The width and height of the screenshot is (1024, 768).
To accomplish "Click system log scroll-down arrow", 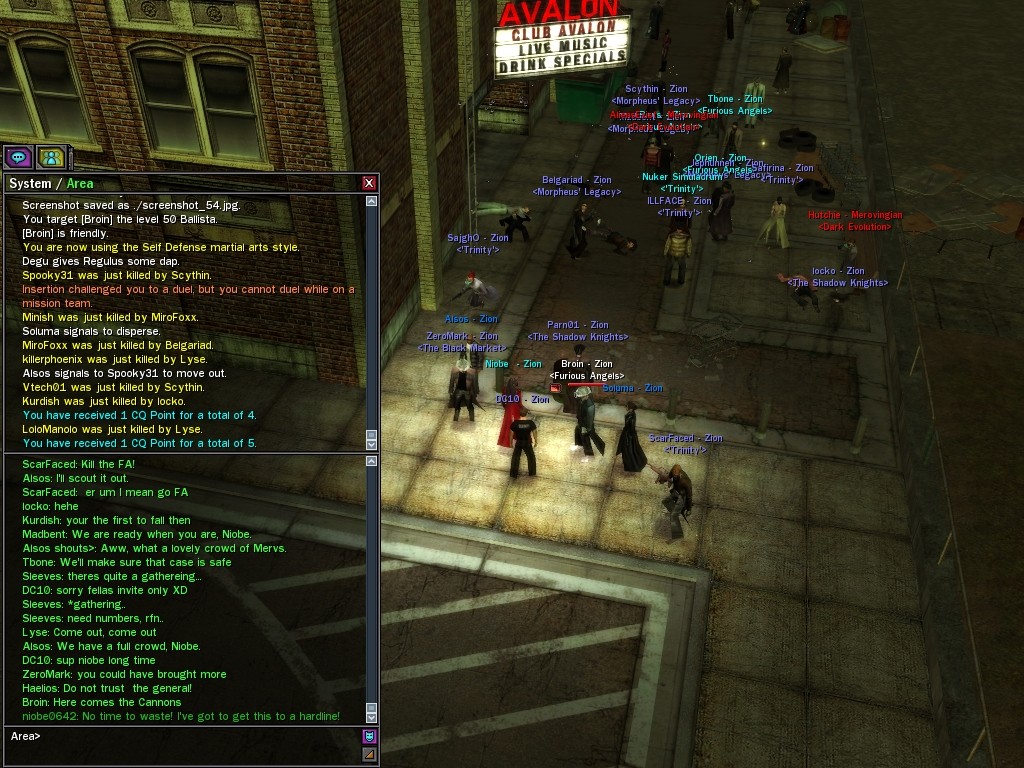I will pyautogui.click(x=372, y=443).
